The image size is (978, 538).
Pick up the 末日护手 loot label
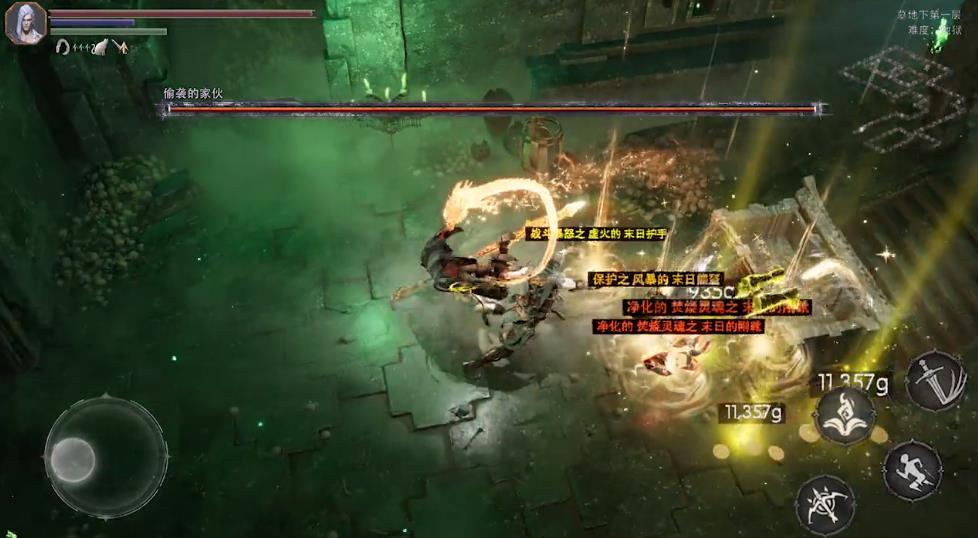pos(596,233)
